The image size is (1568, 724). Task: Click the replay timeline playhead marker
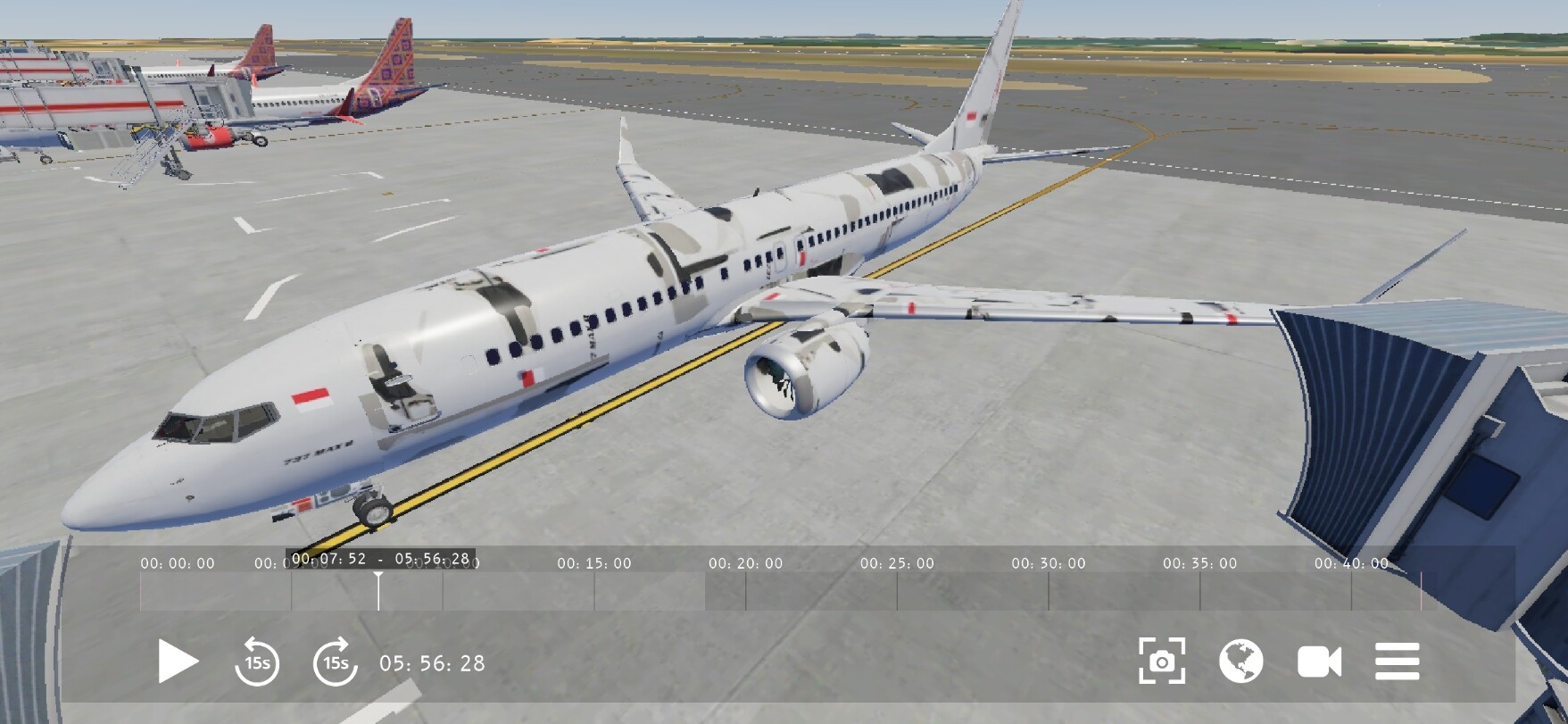coord(378,590)
